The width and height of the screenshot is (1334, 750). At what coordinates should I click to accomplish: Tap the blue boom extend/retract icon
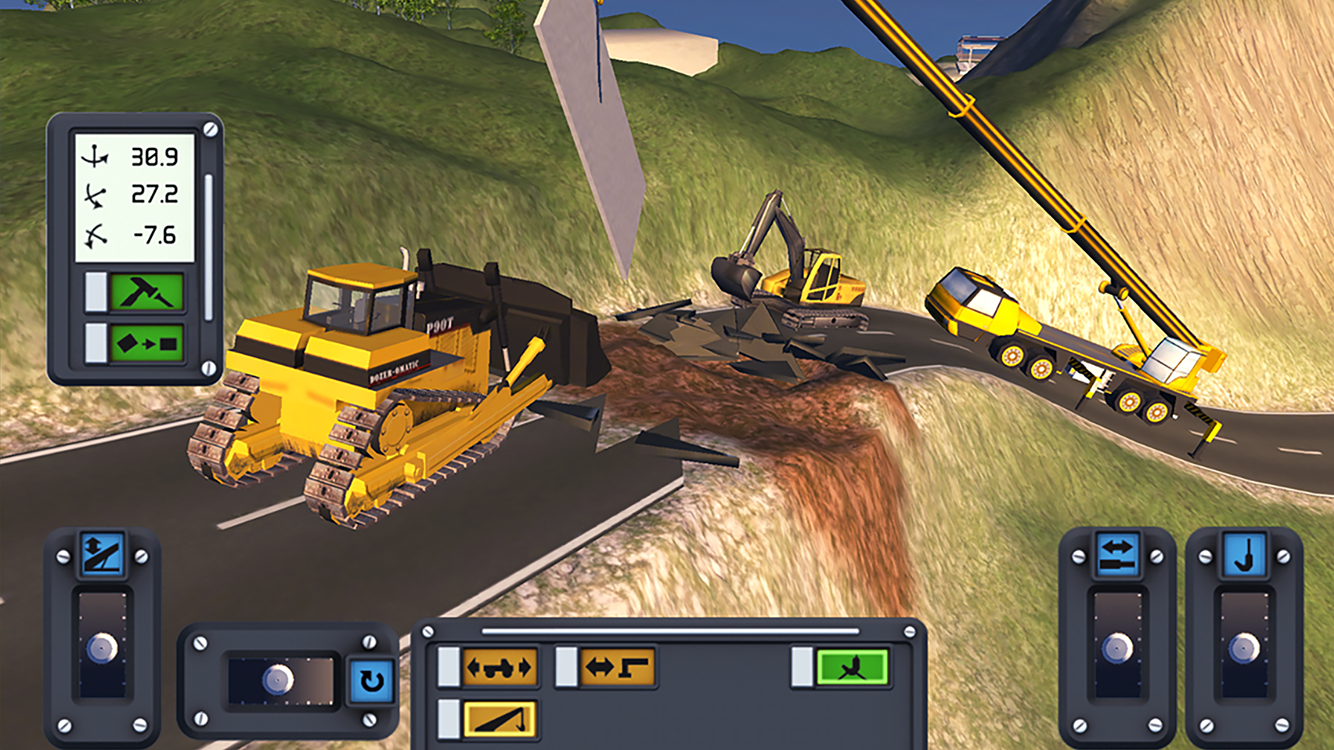(1117, 553)
